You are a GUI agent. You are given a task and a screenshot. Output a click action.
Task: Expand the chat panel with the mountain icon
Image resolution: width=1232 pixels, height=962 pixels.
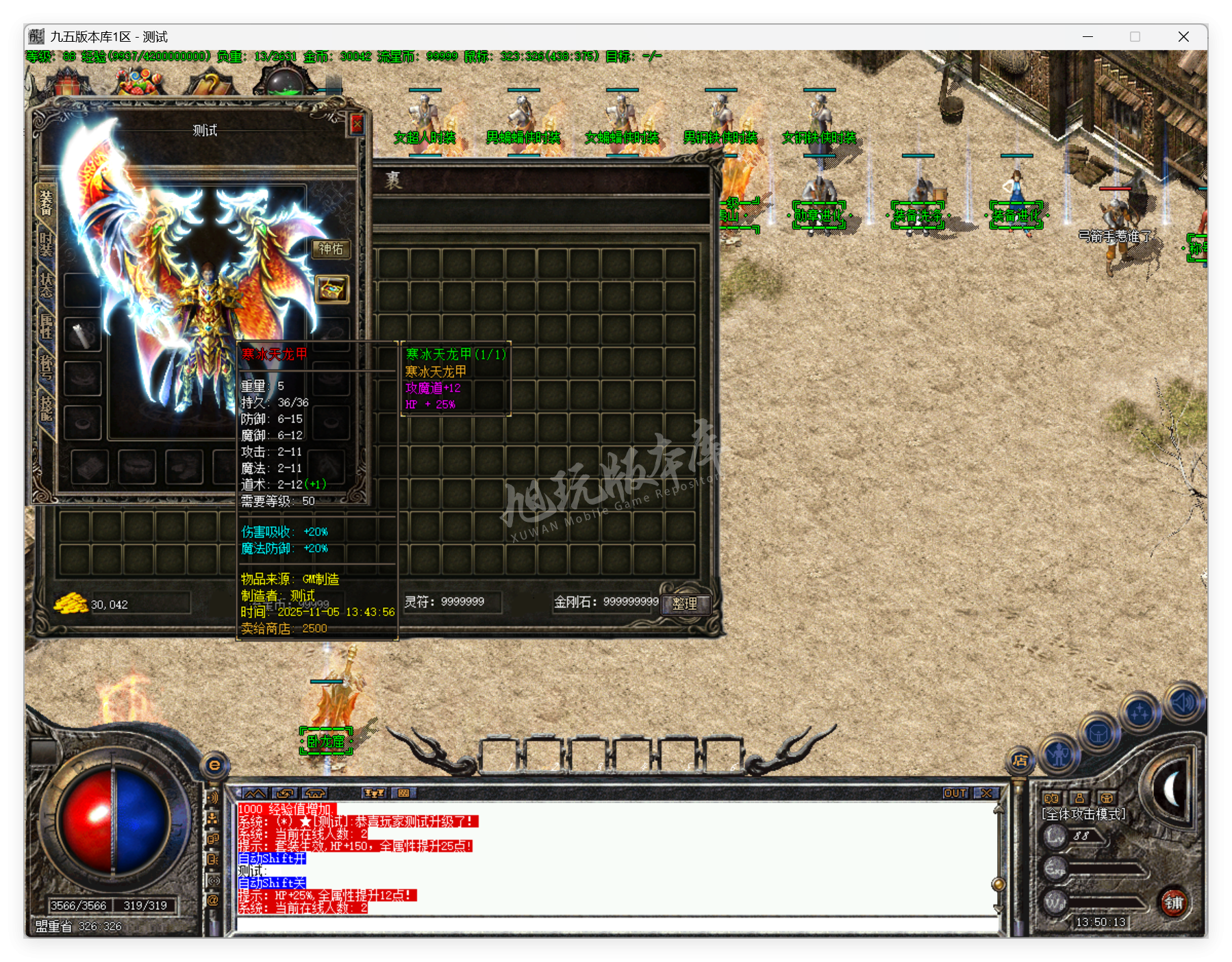point(255,794)
